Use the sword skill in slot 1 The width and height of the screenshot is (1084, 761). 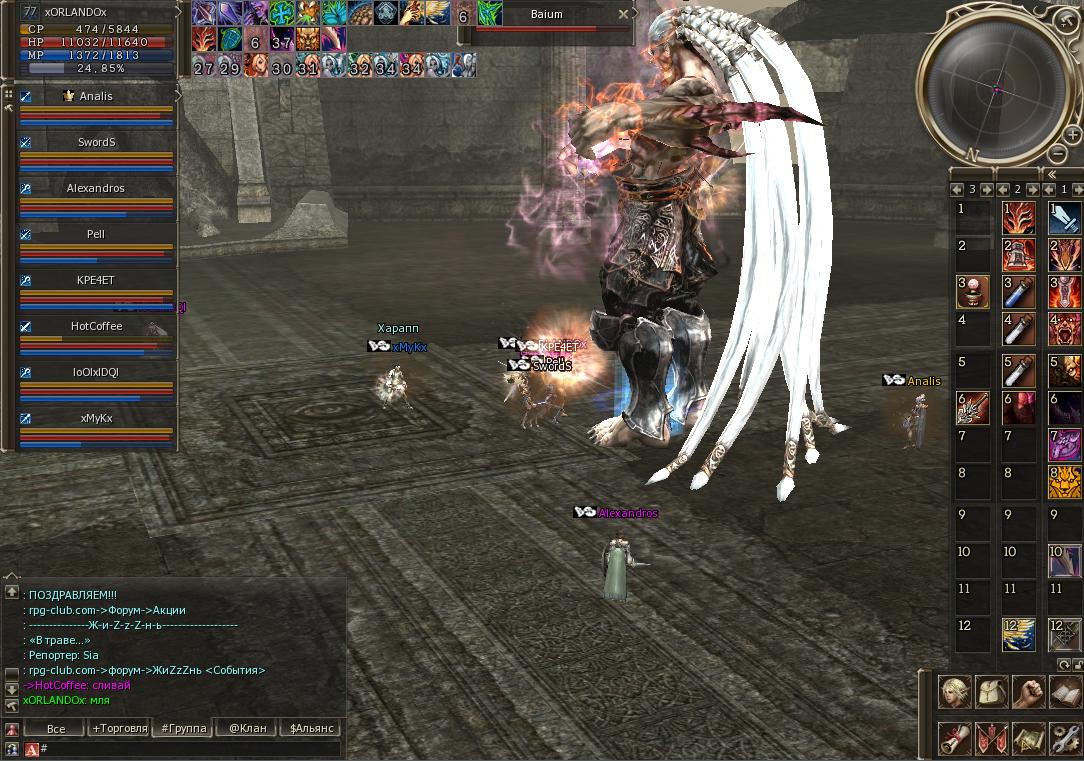click(x=1064, y=217)
